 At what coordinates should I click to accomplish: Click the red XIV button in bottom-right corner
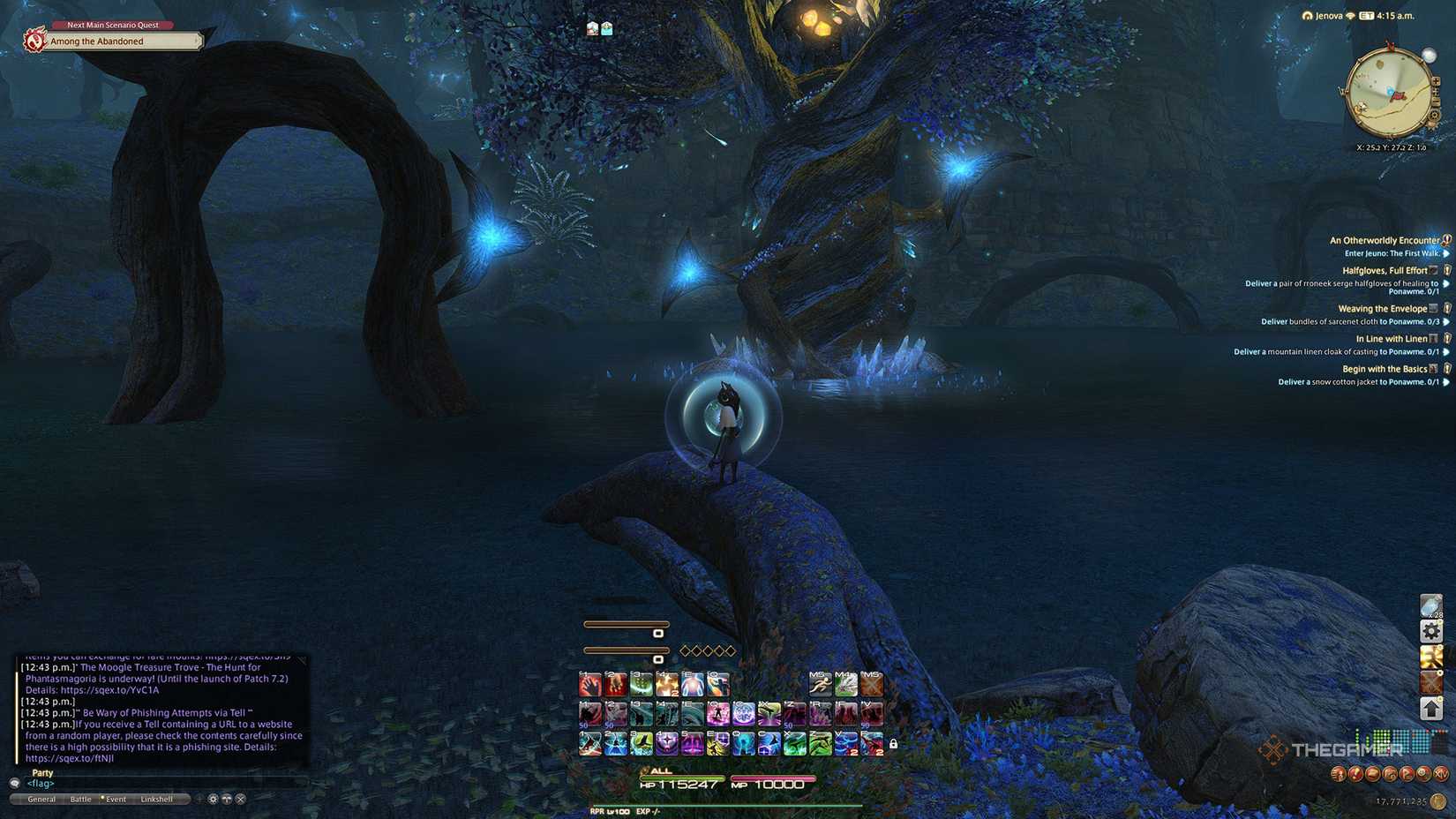click(1442, 773)
